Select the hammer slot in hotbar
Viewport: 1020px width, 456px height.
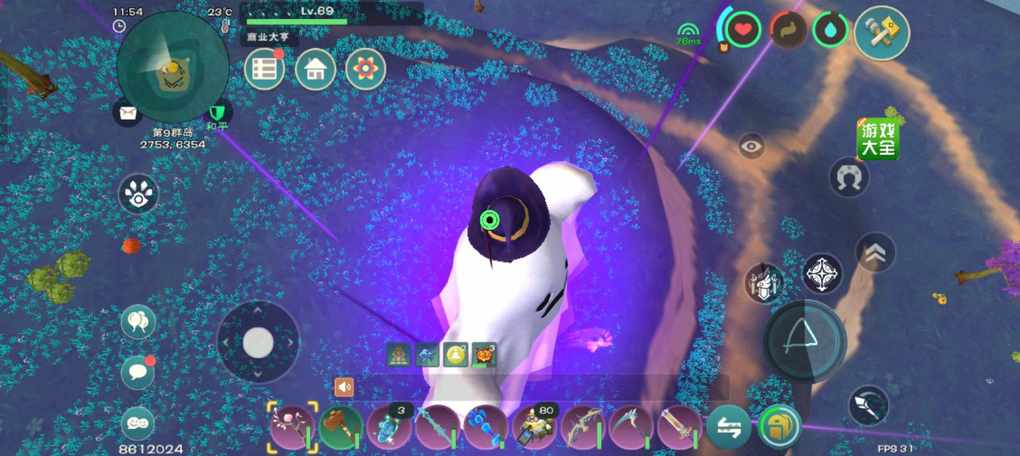[x=340, y=427]
